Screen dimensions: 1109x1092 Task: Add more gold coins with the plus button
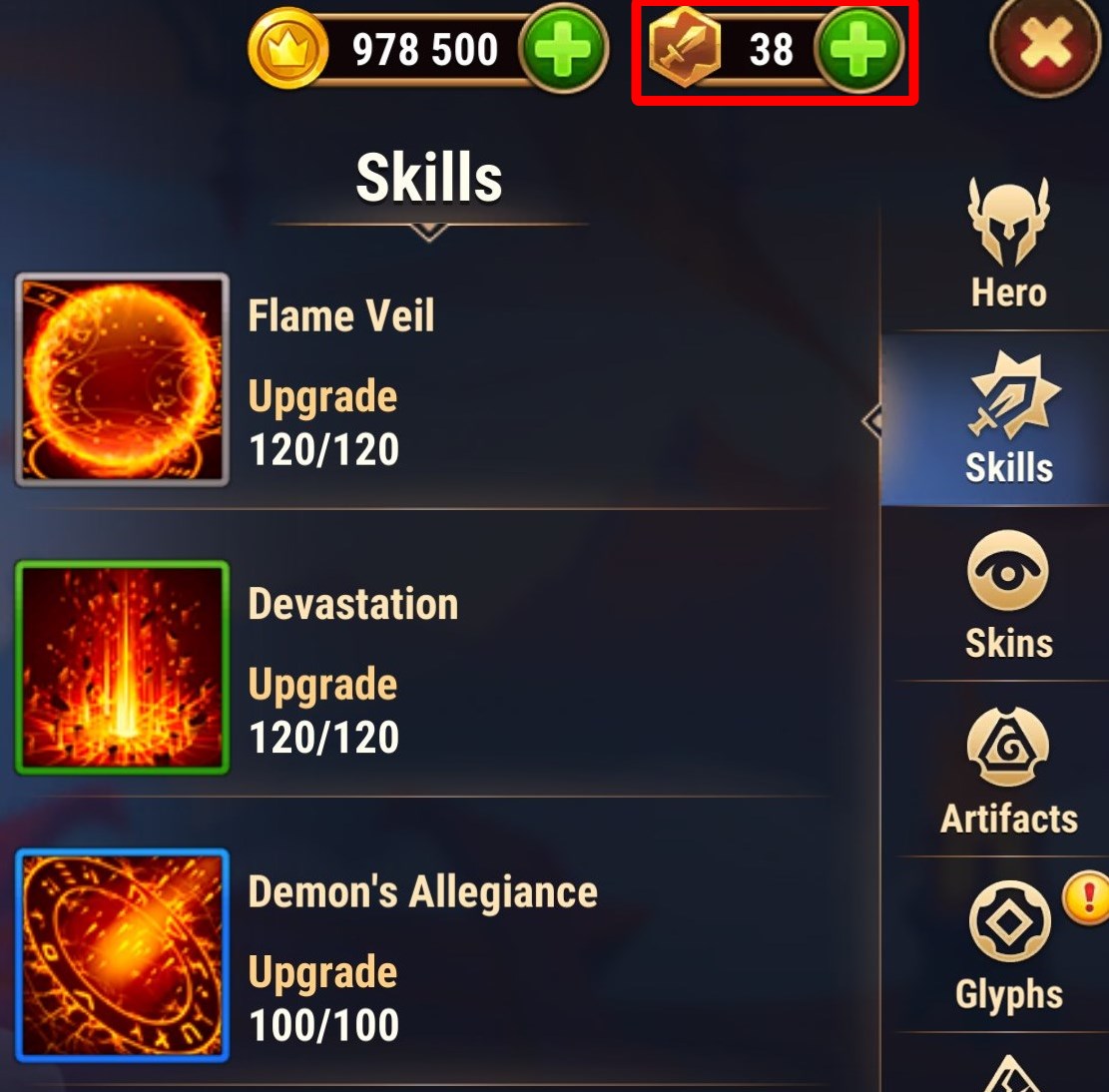click(x=564, y=49)
